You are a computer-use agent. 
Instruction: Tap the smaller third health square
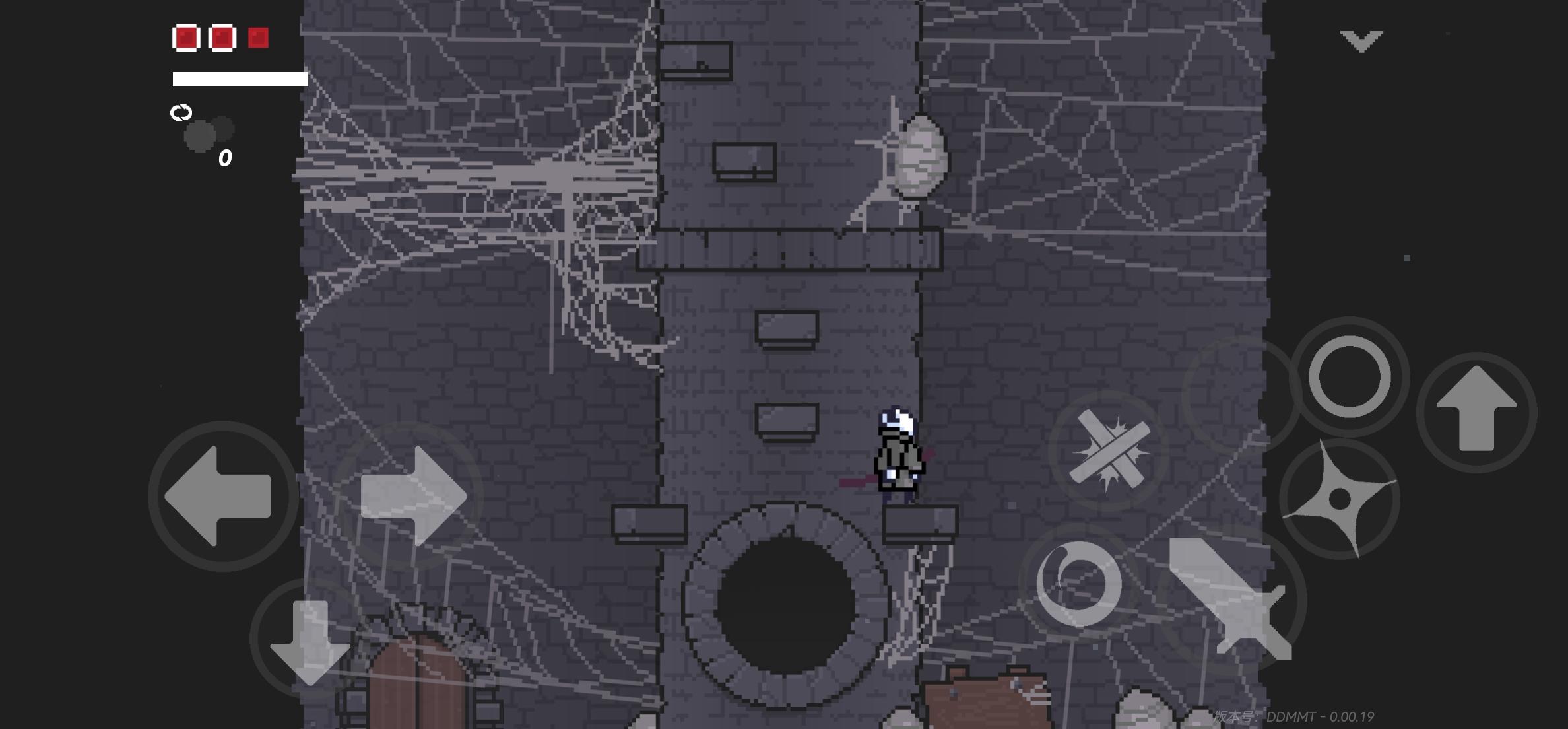(x=257, y=38)
